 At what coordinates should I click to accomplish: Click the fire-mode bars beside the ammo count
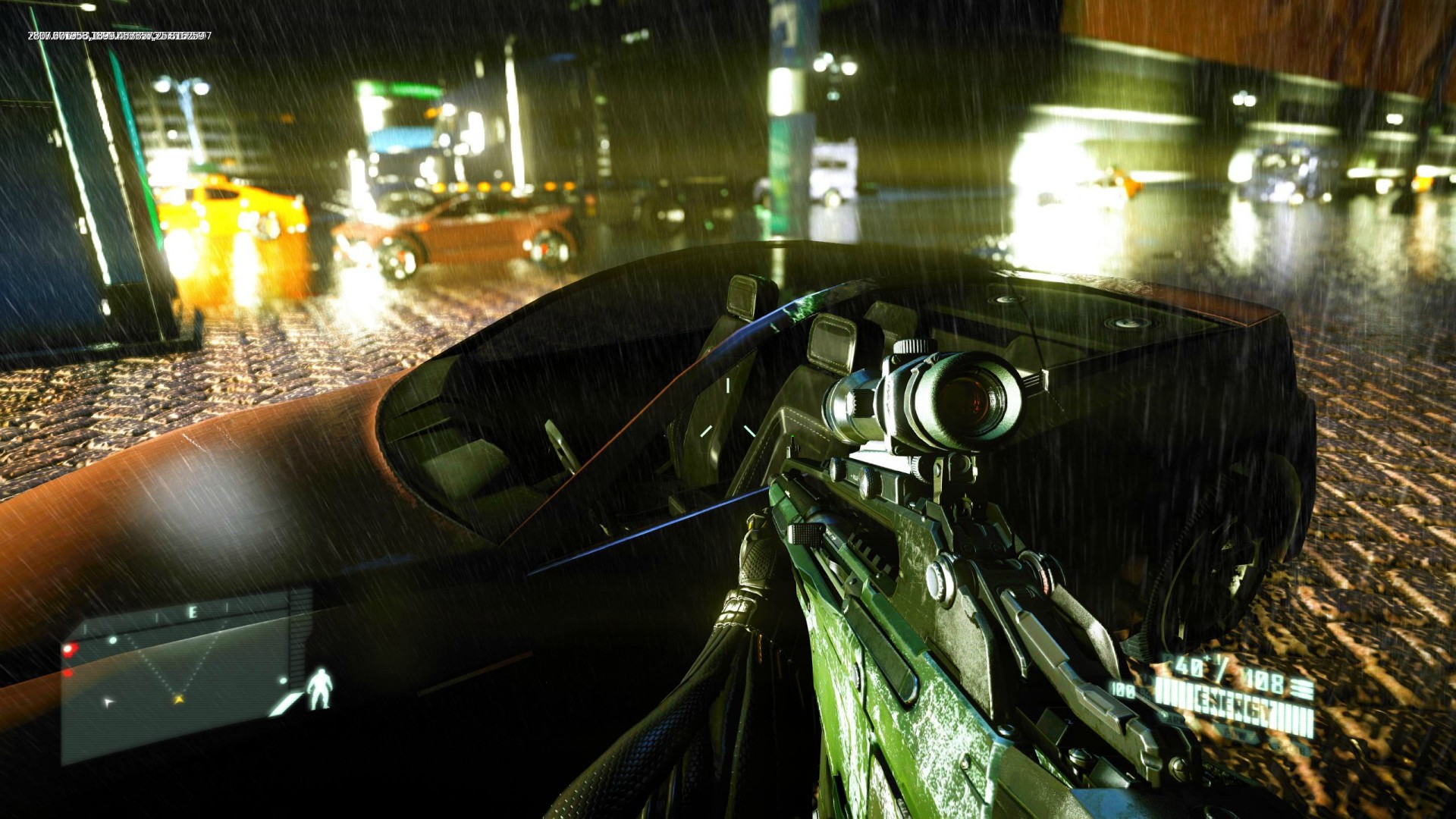1301,687
